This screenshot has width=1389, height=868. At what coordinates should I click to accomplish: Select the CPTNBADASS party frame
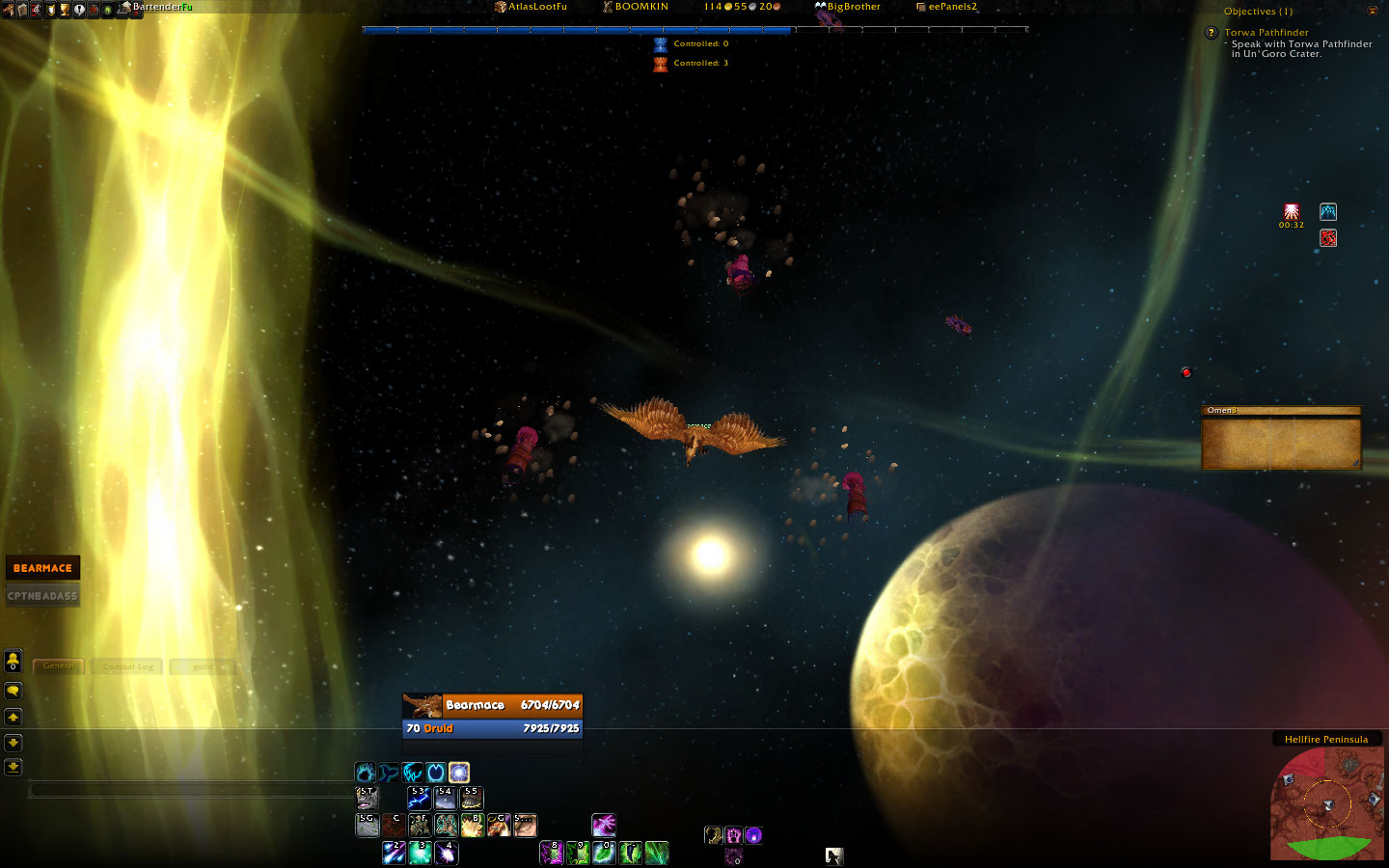pos(42,596)
